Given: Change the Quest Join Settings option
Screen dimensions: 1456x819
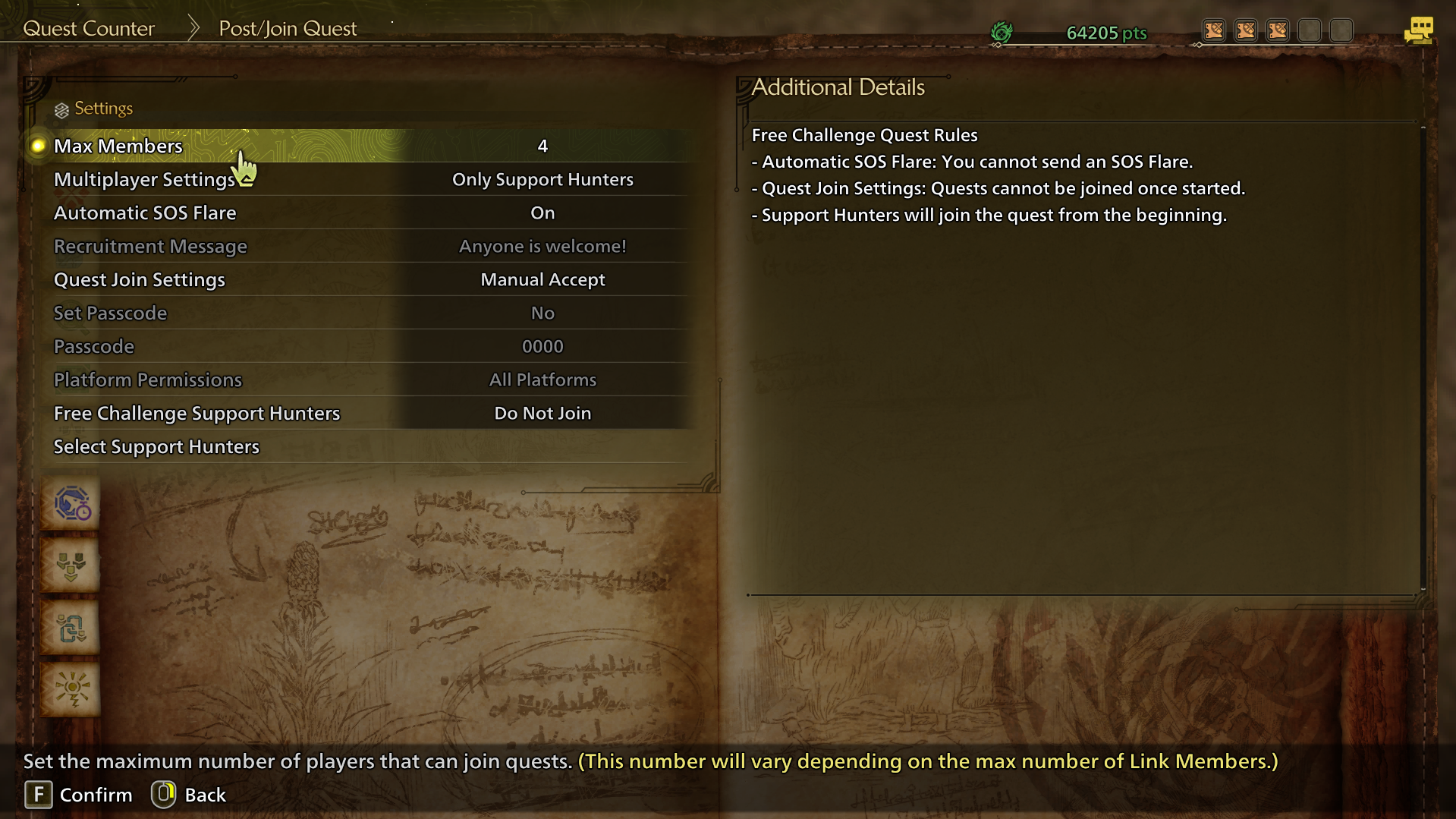Looking at the screenshot, I should click(364, 280).
